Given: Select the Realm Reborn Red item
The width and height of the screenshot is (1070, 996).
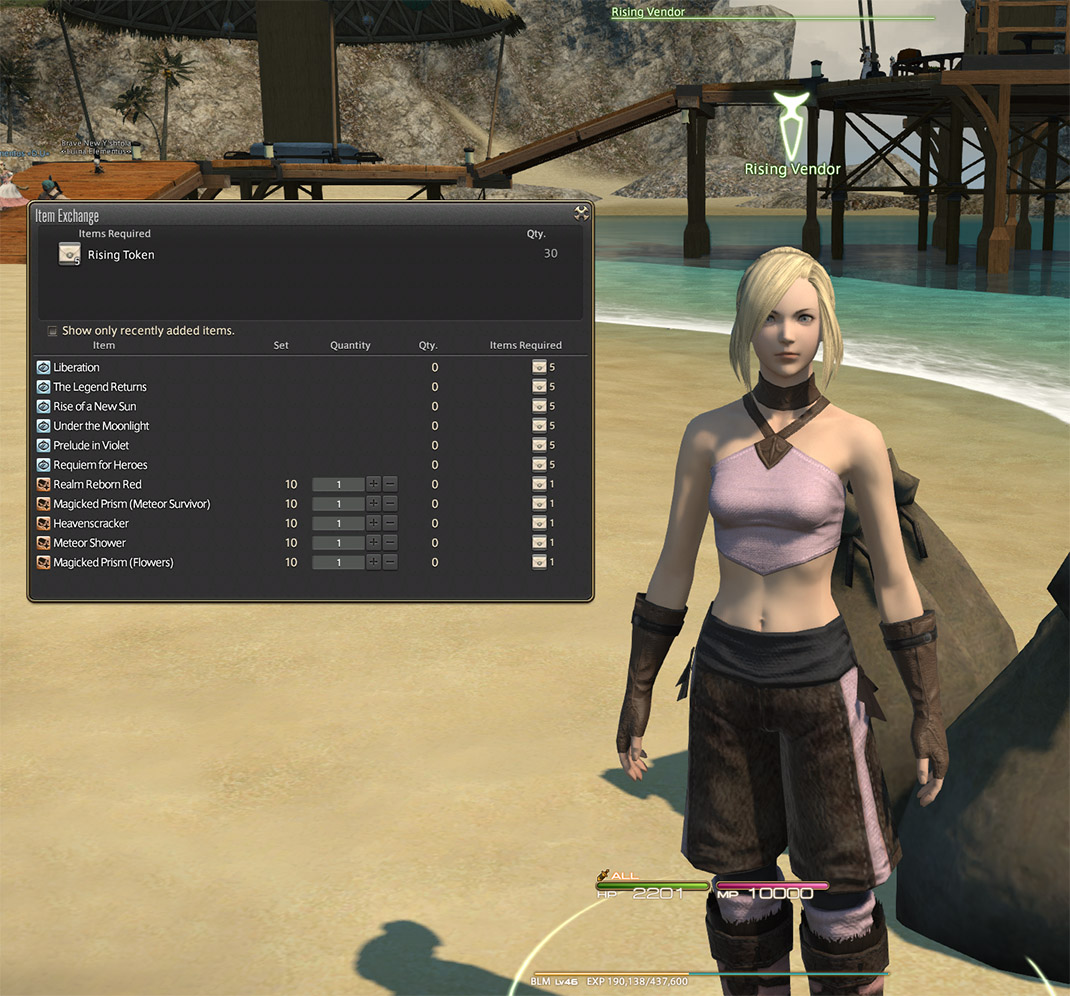Looking at the screenshot, I should pos(97,485).
